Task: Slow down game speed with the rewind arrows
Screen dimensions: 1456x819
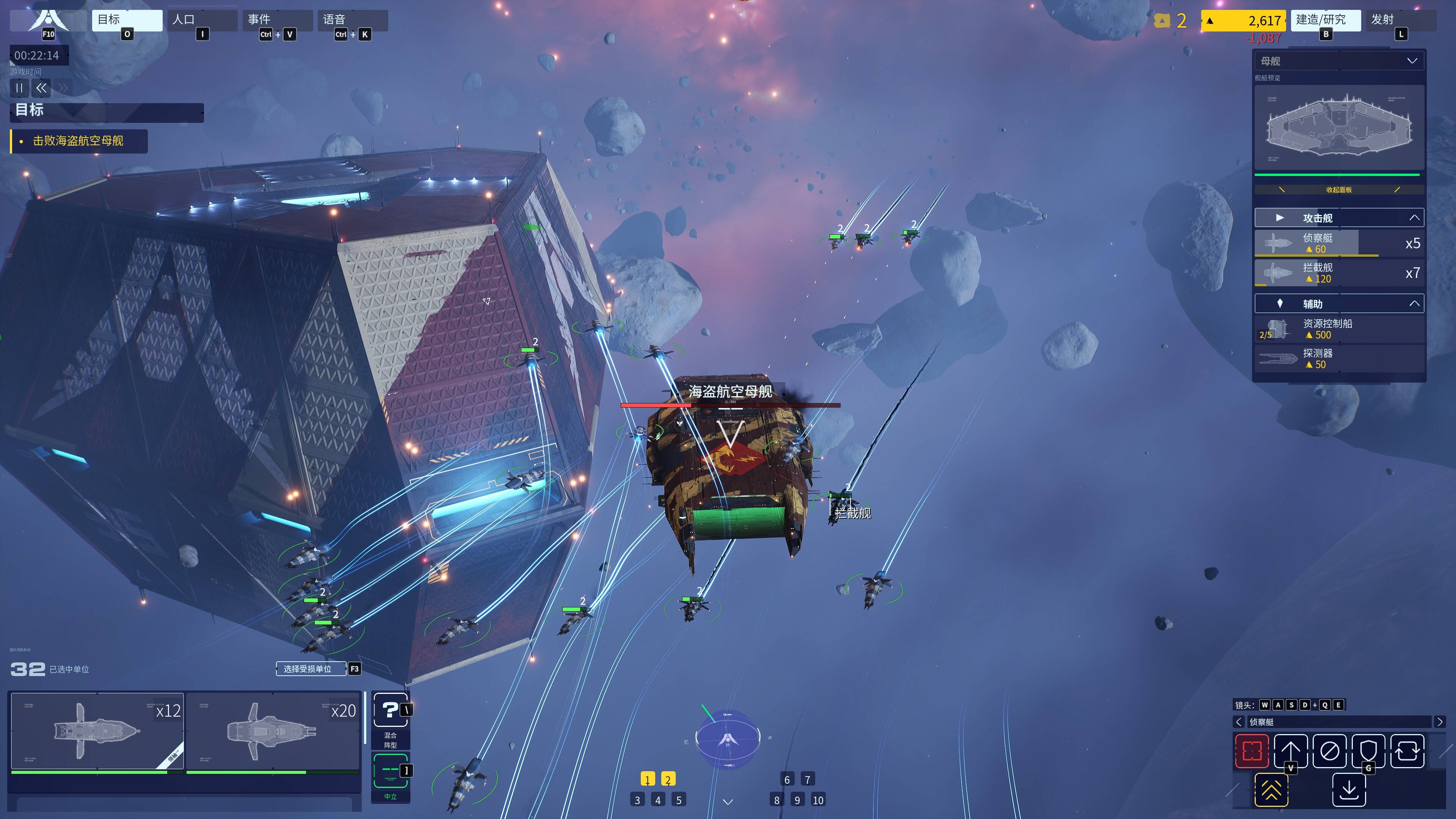Action: point(41,88)
